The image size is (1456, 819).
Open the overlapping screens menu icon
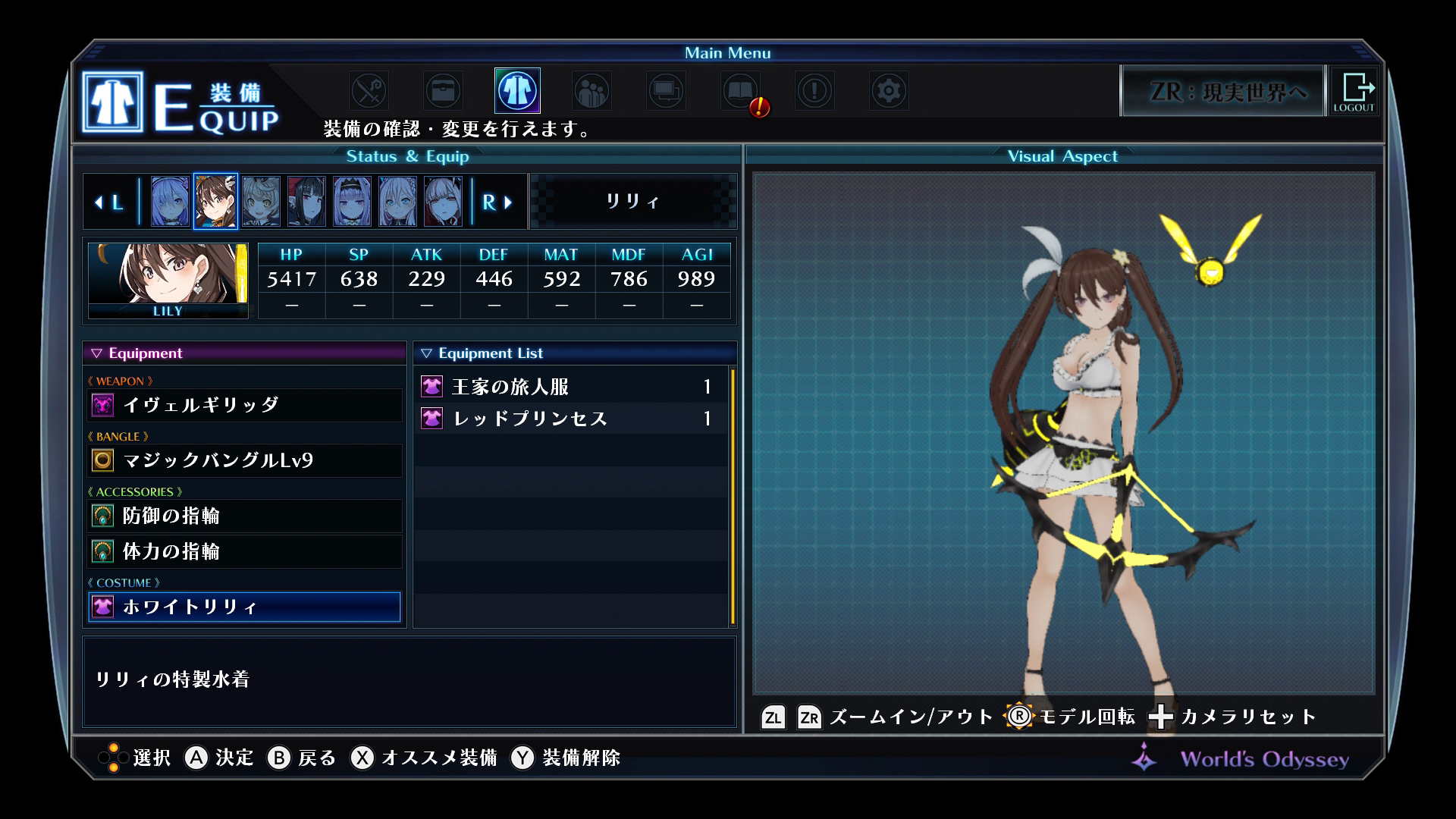[x=666, y=91]
